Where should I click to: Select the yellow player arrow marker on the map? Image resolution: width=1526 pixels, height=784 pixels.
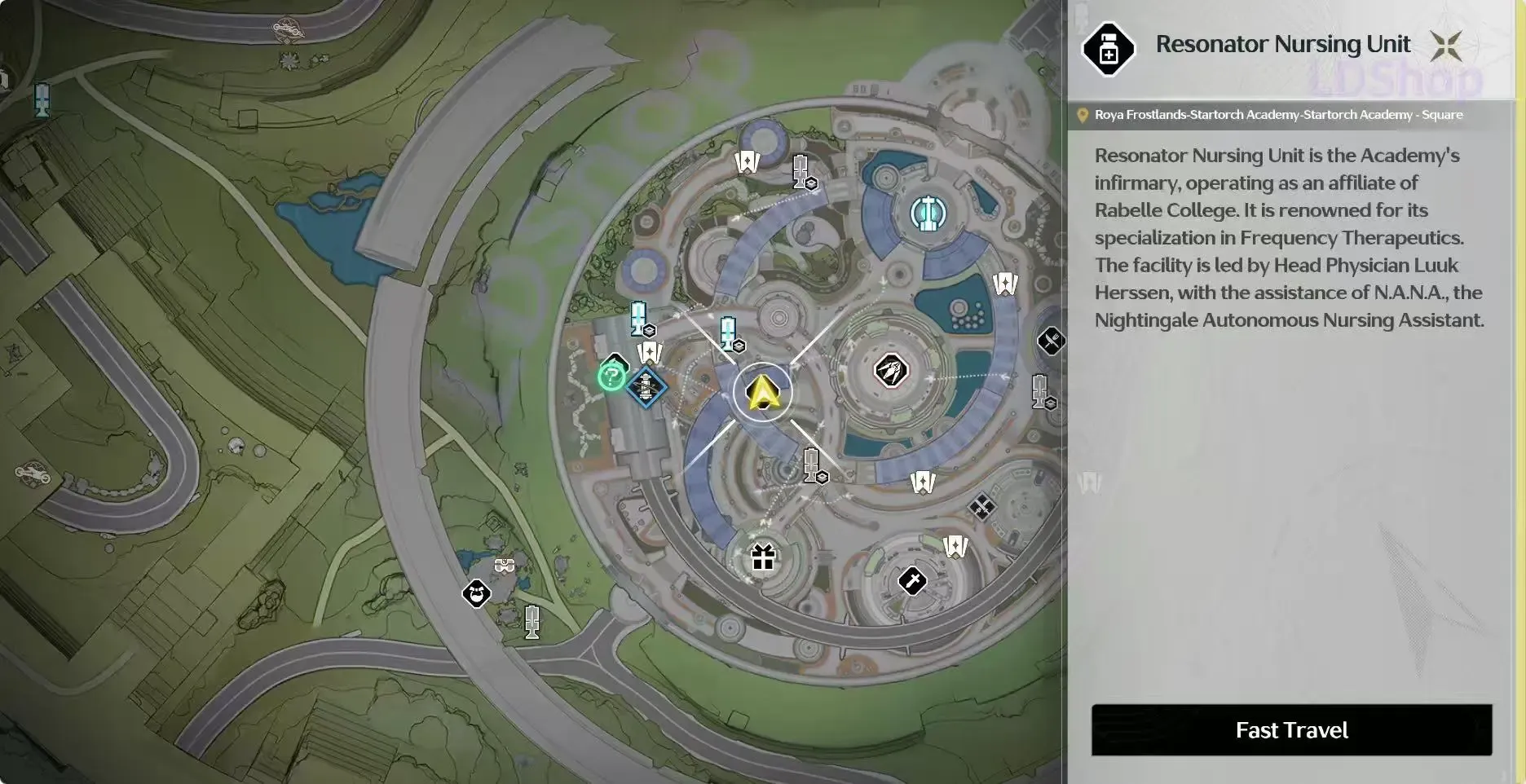point(763,394)
